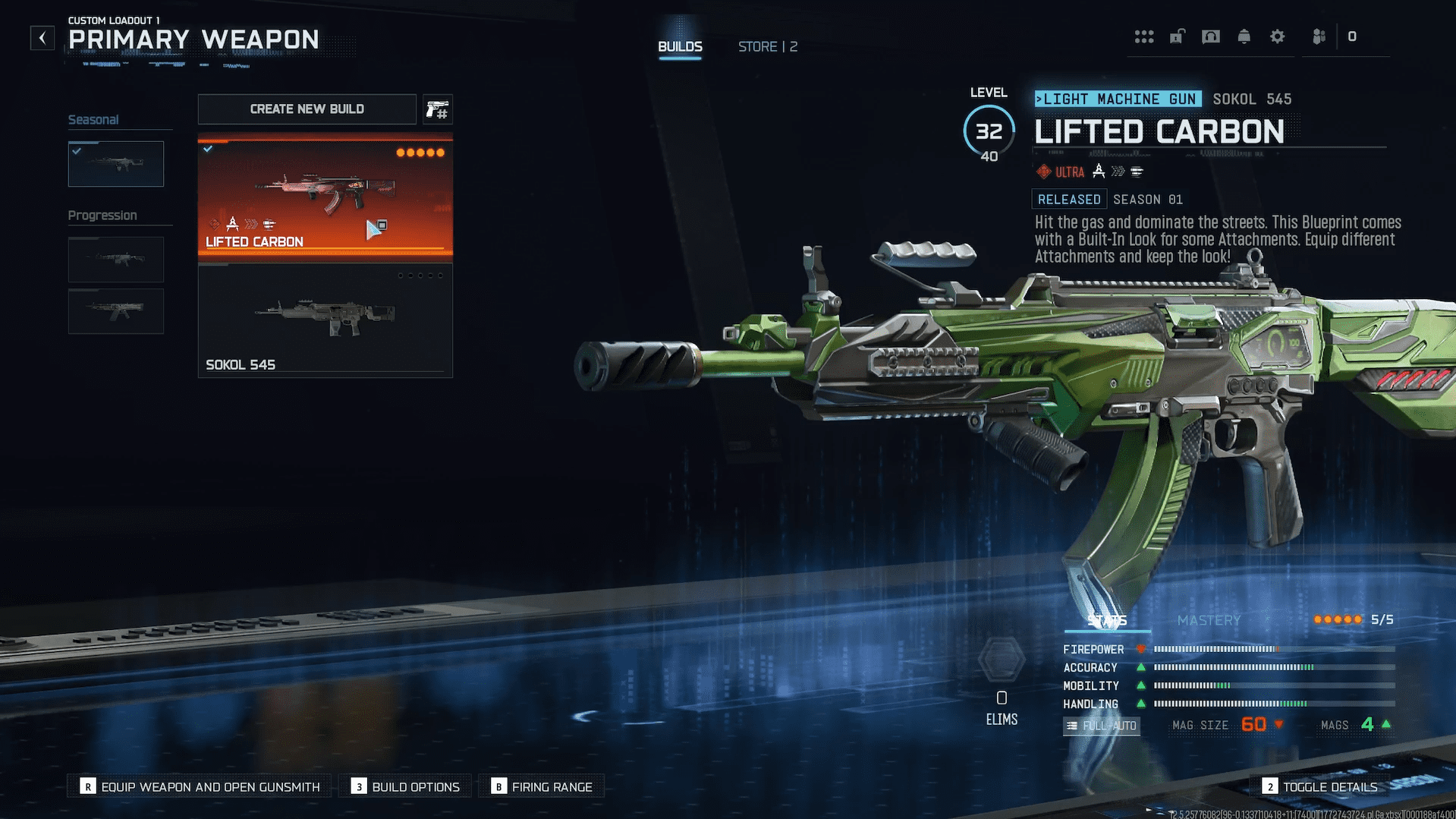Open the social party icon

[x=1319, y=36]
